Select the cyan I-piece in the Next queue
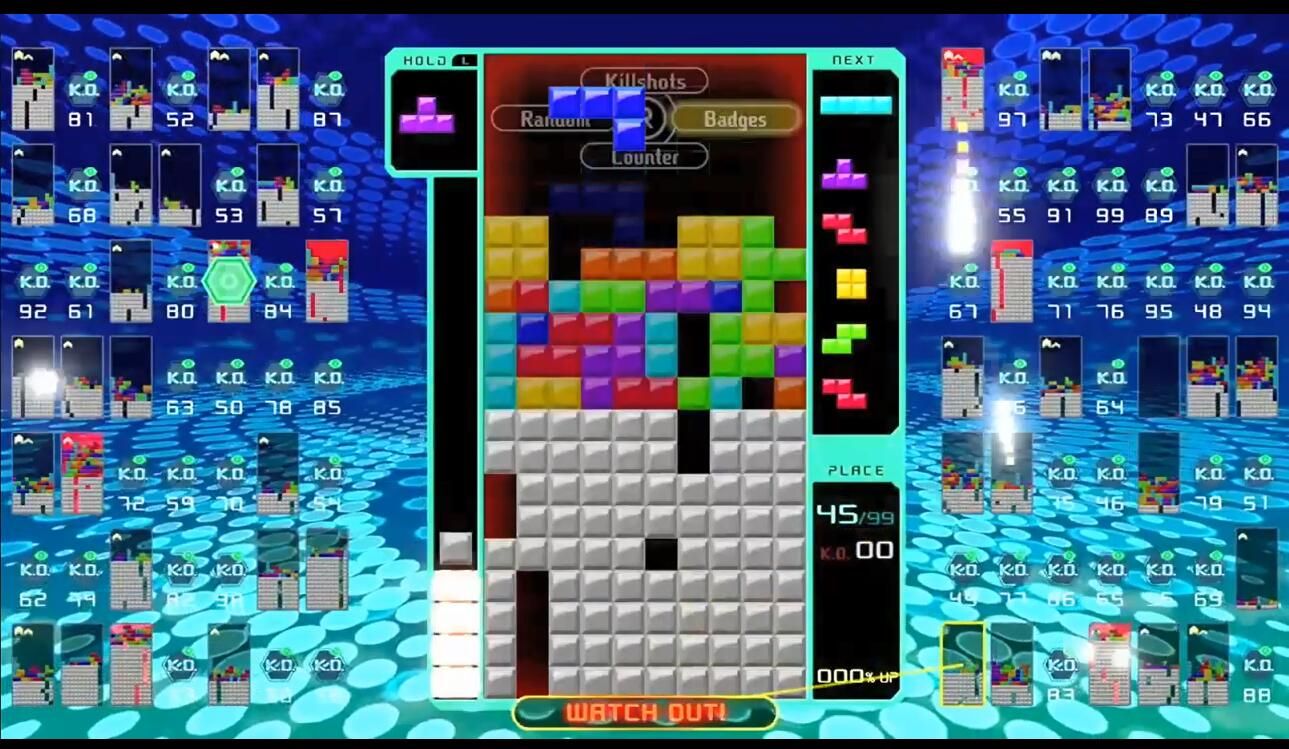 pyautogui.click(x=855, y=105)
